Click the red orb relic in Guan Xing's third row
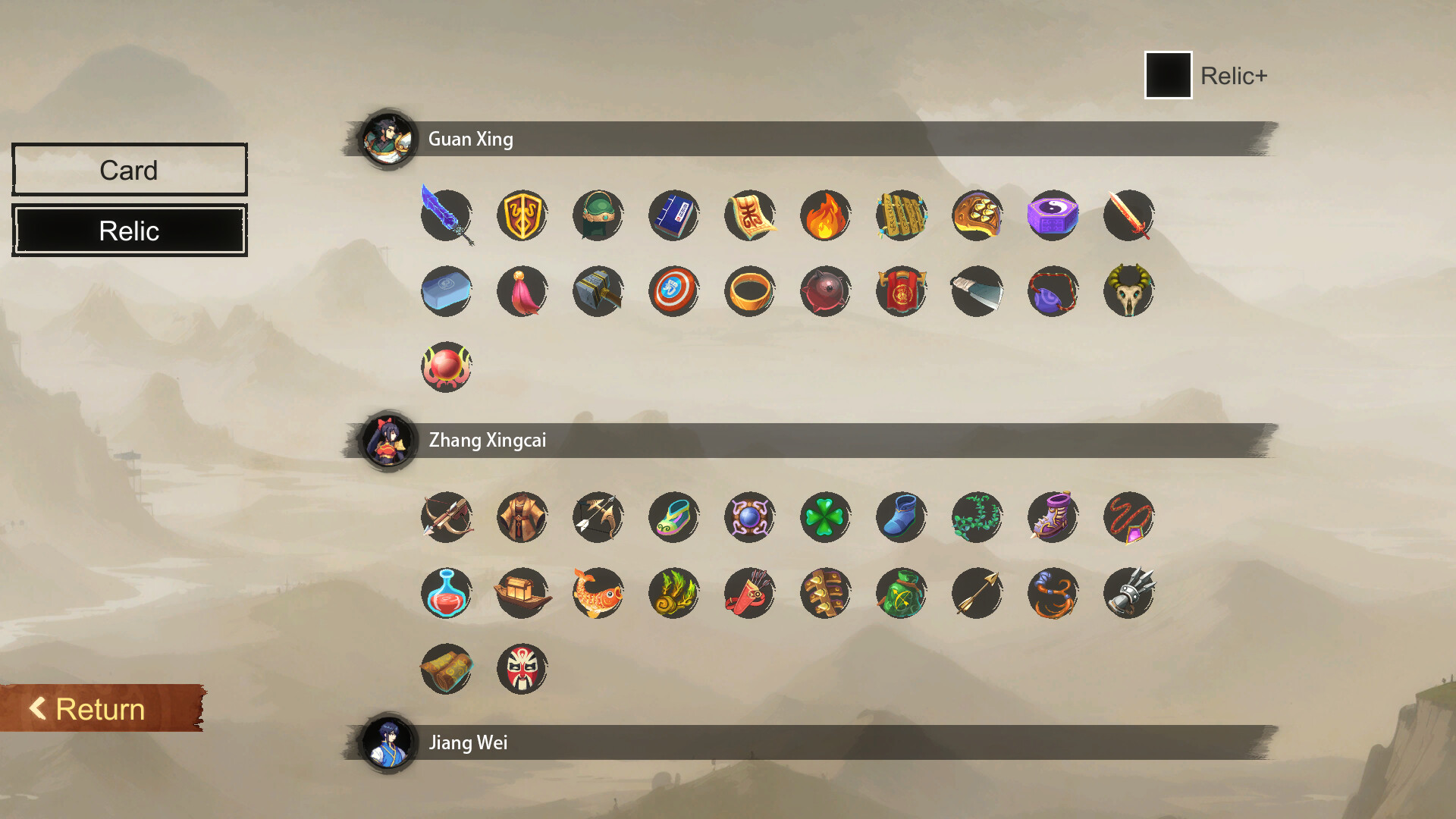1456x819 pixels. tap(446, 367)
